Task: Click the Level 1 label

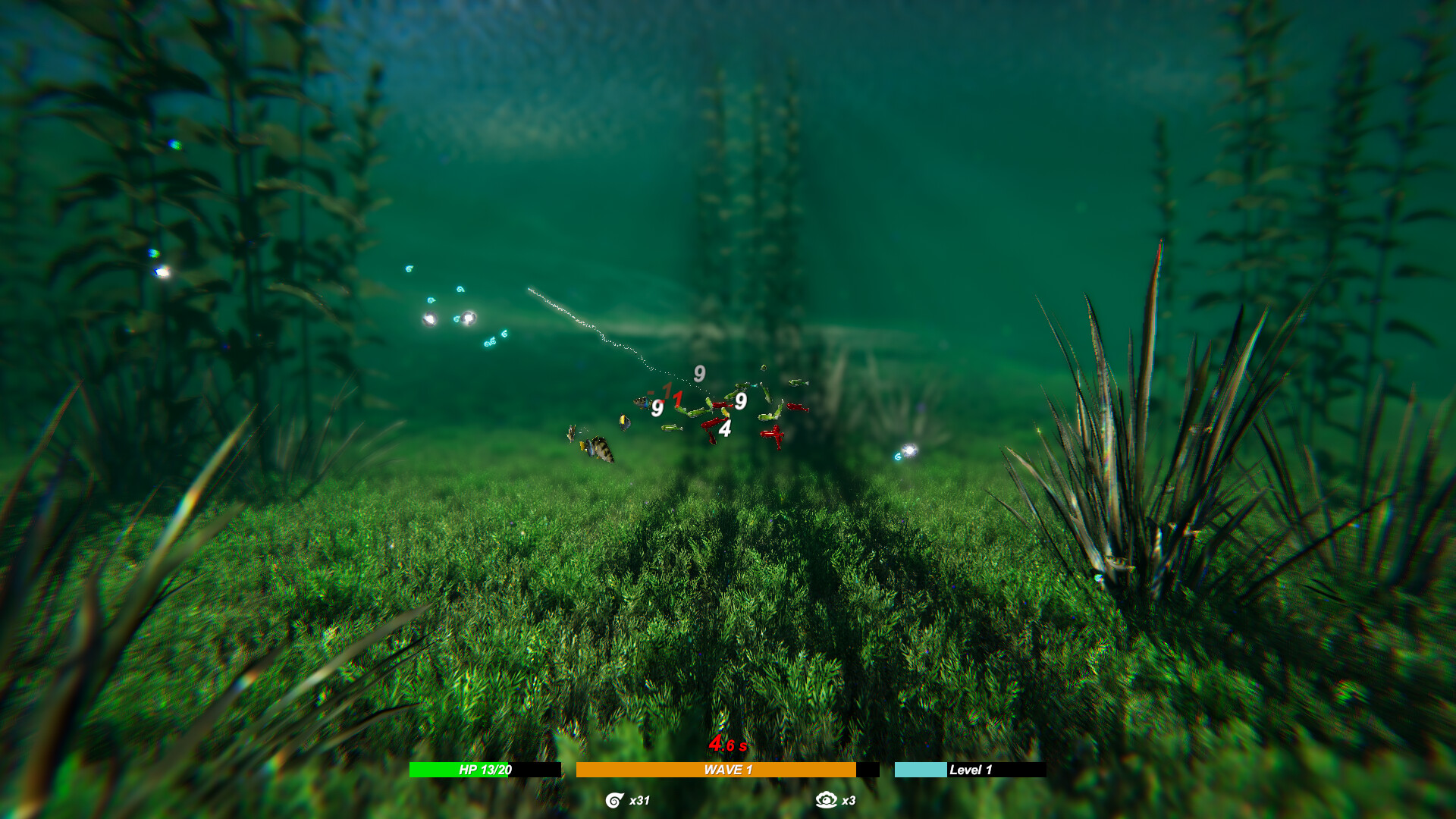Action: coord(969,768)
